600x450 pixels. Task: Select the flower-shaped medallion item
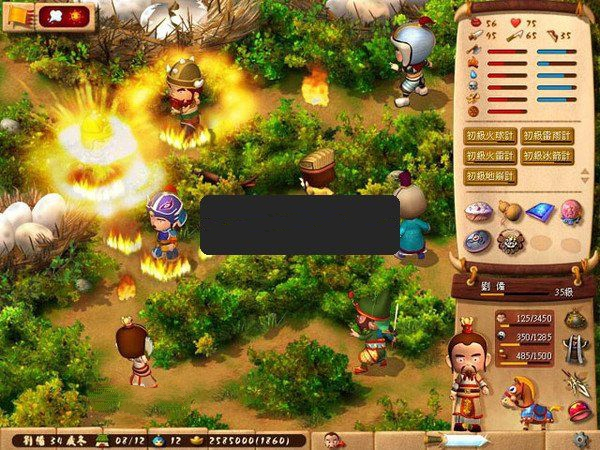click(x=511, y=241)
